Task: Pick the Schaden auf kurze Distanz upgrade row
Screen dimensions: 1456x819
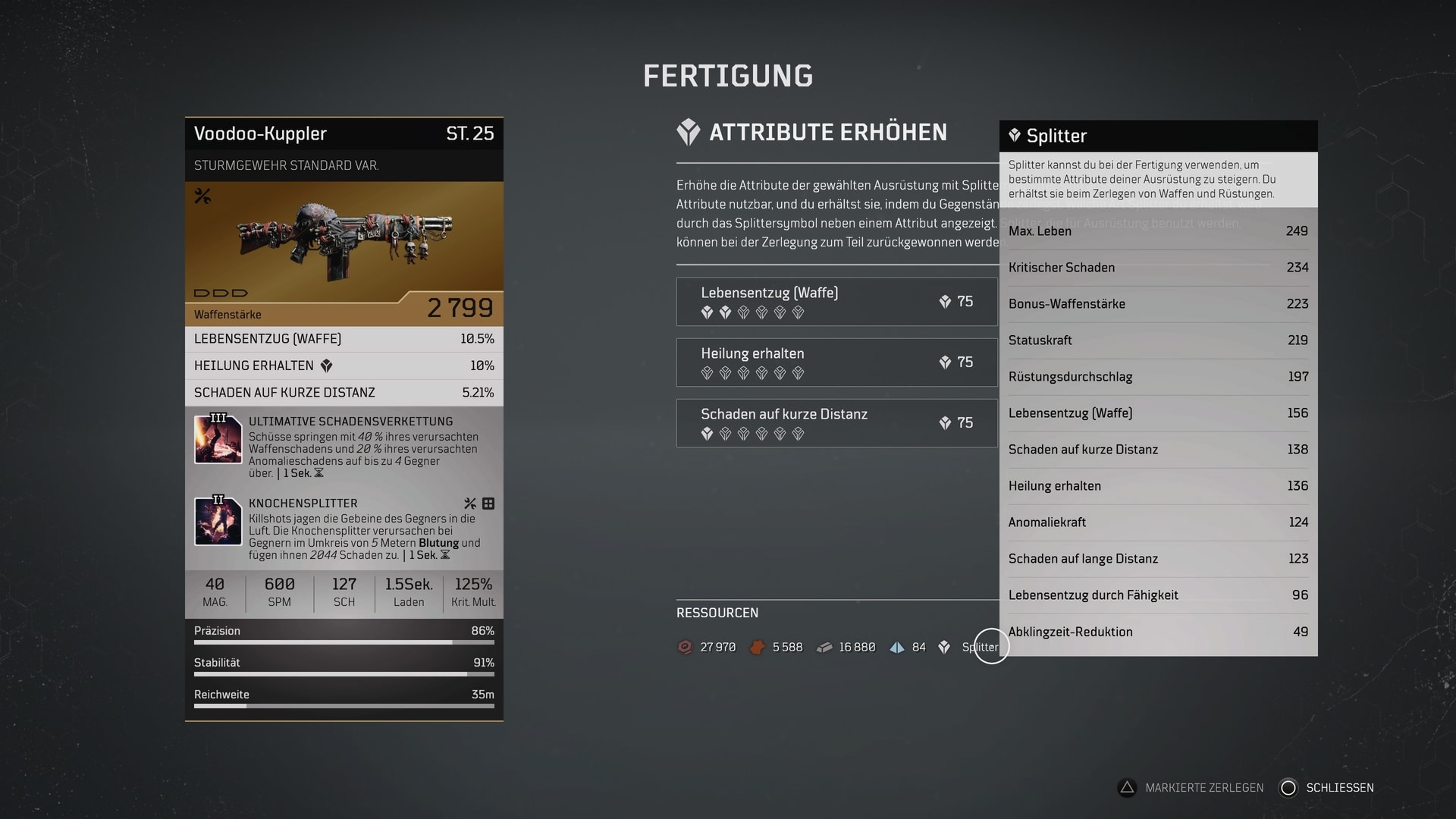Action: pos(836,423)
